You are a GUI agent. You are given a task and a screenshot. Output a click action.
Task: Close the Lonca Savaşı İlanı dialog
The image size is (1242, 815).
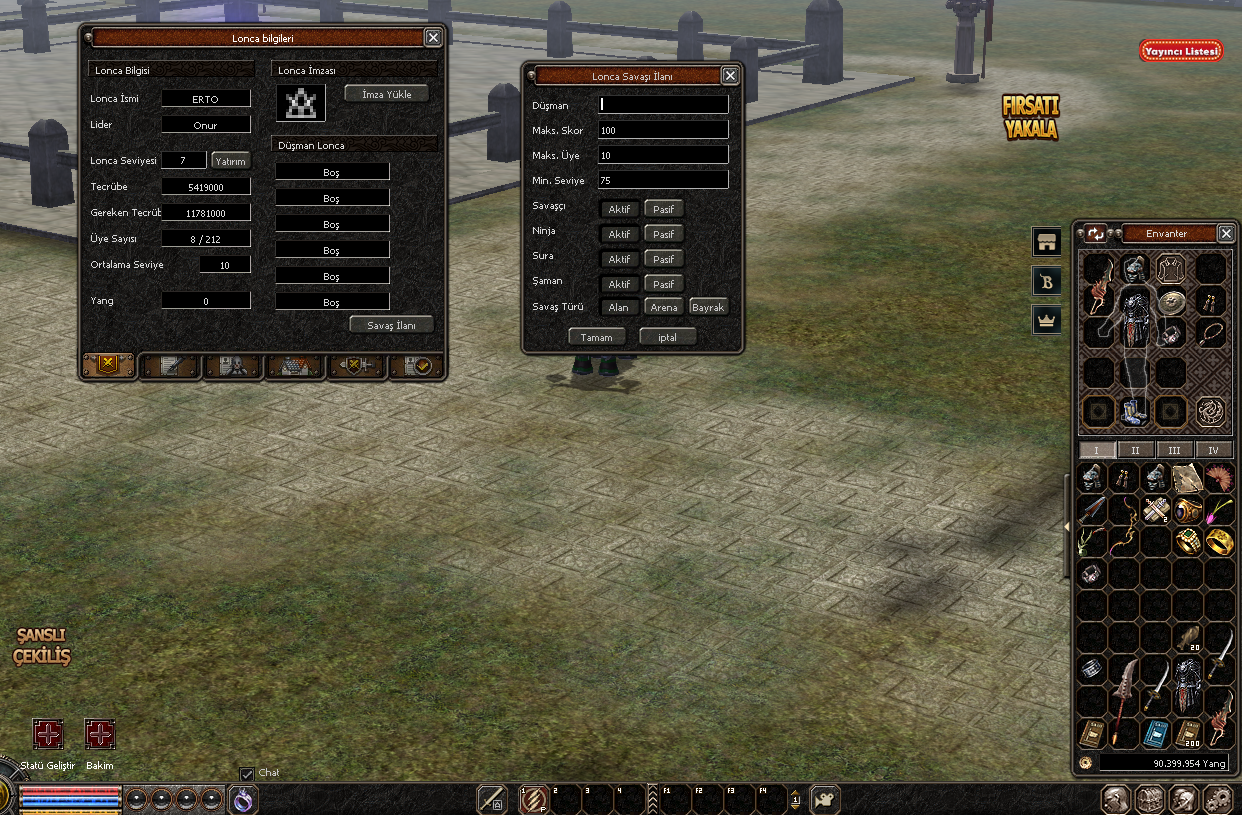[x=730, y=75]
